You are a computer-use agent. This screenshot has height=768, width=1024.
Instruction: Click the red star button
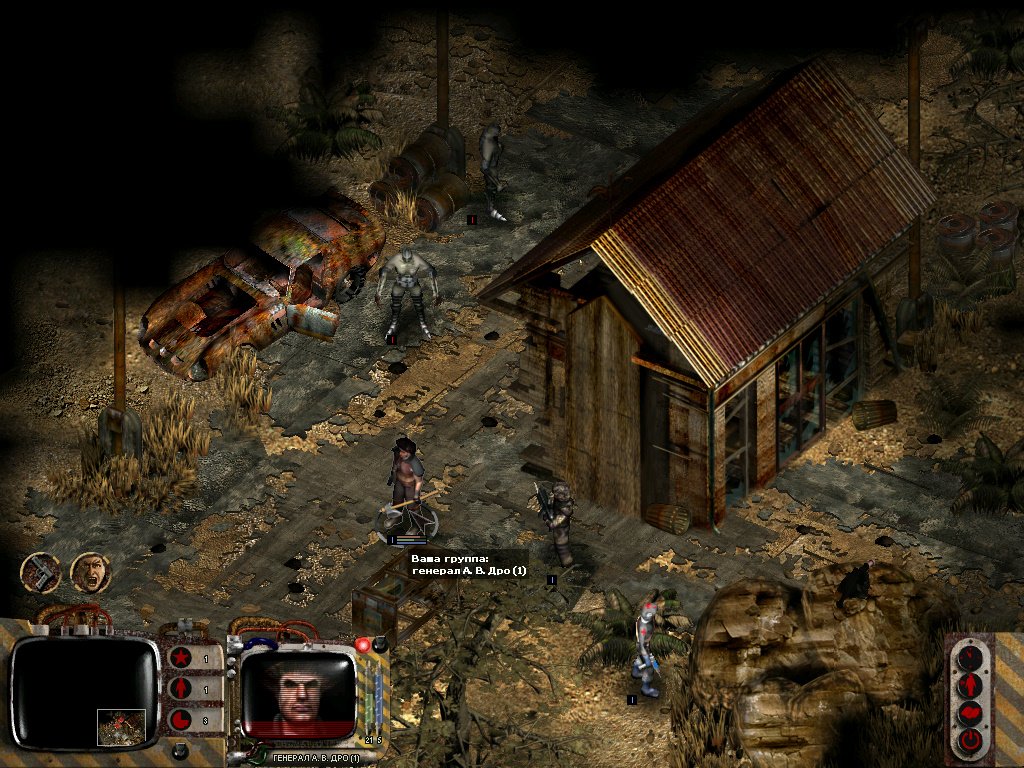[181, 658]
